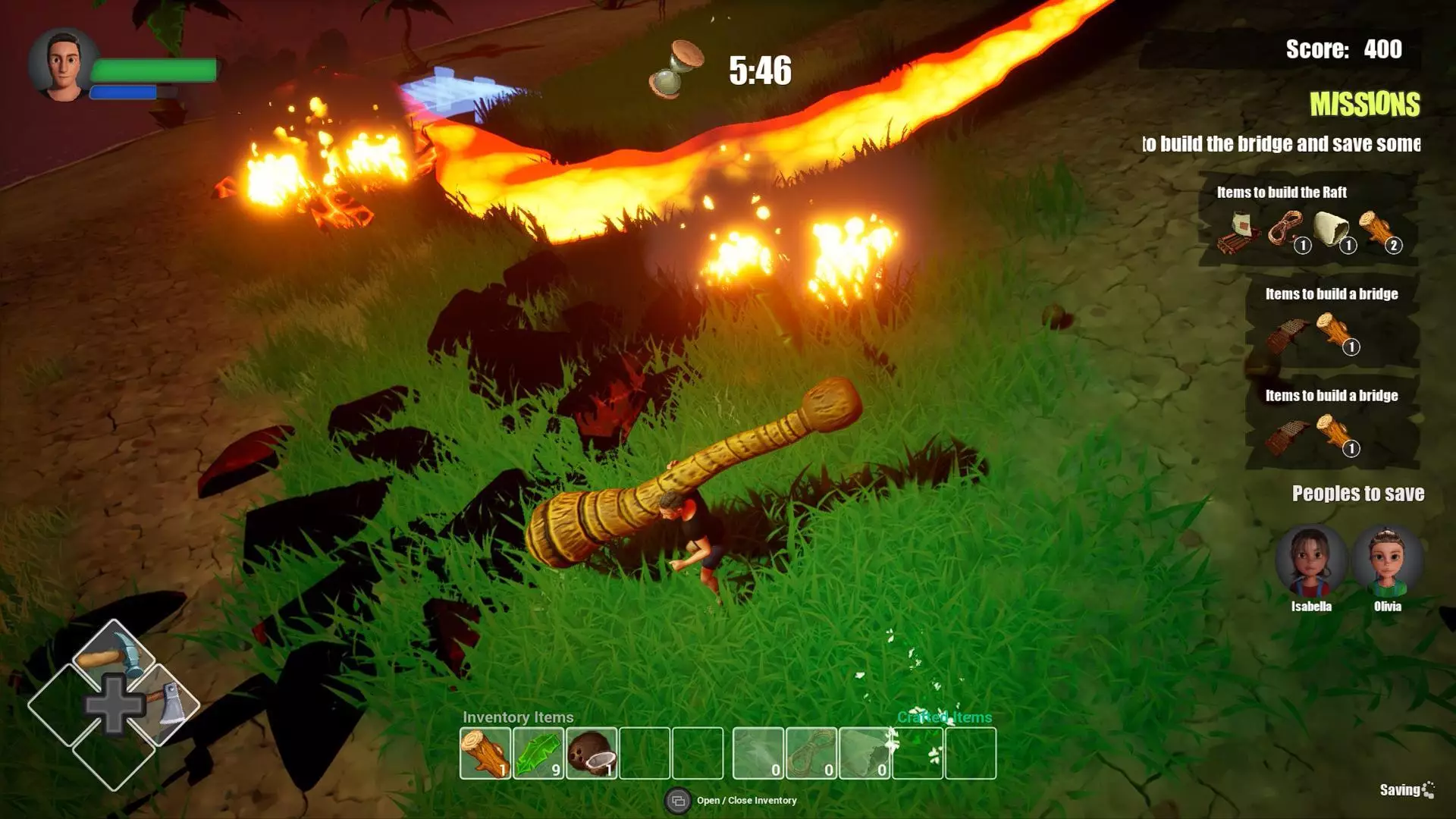
Task: Choose the coconut inventory slot
Action: (x=591, y=753)
